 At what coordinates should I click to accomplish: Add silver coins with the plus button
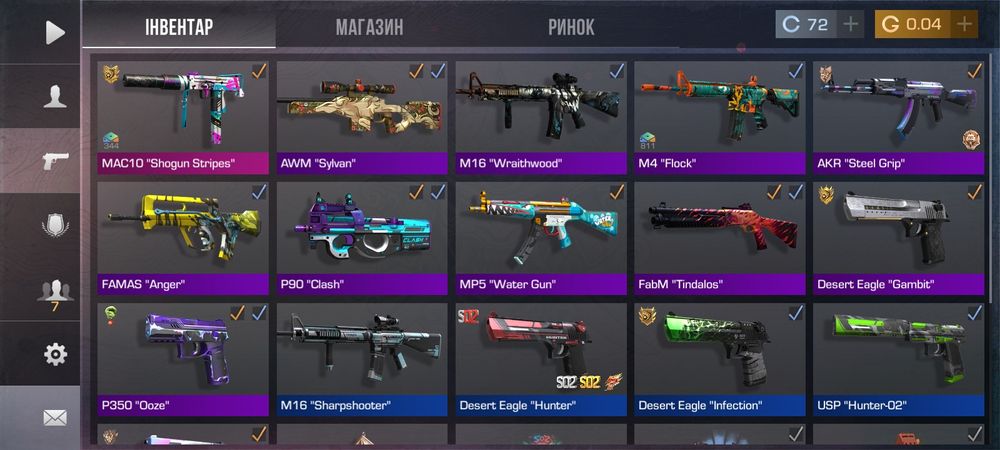click(850, 25)
